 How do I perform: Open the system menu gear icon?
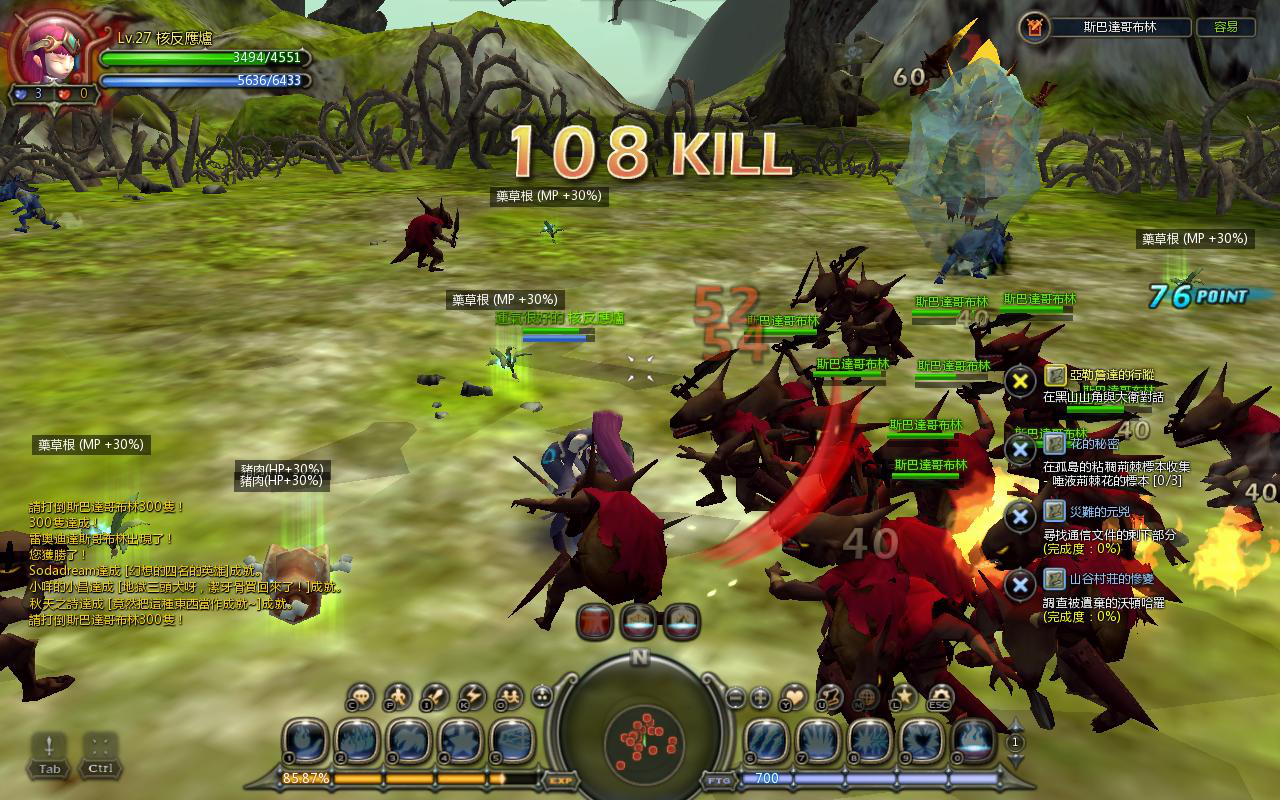(x=941, y=695)
